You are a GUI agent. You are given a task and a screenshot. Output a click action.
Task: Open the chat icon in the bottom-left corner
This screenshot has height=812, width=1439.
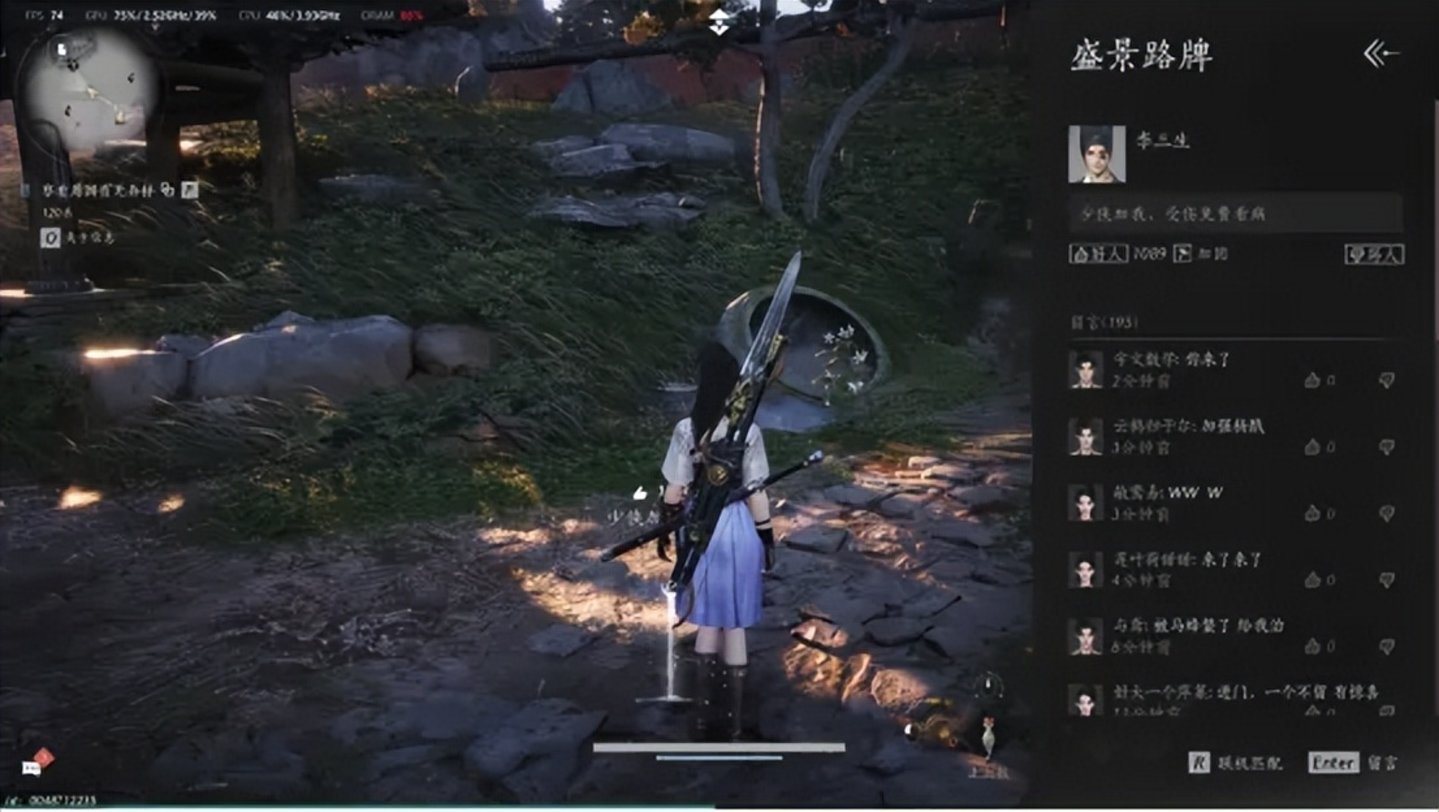pos(38,762)
